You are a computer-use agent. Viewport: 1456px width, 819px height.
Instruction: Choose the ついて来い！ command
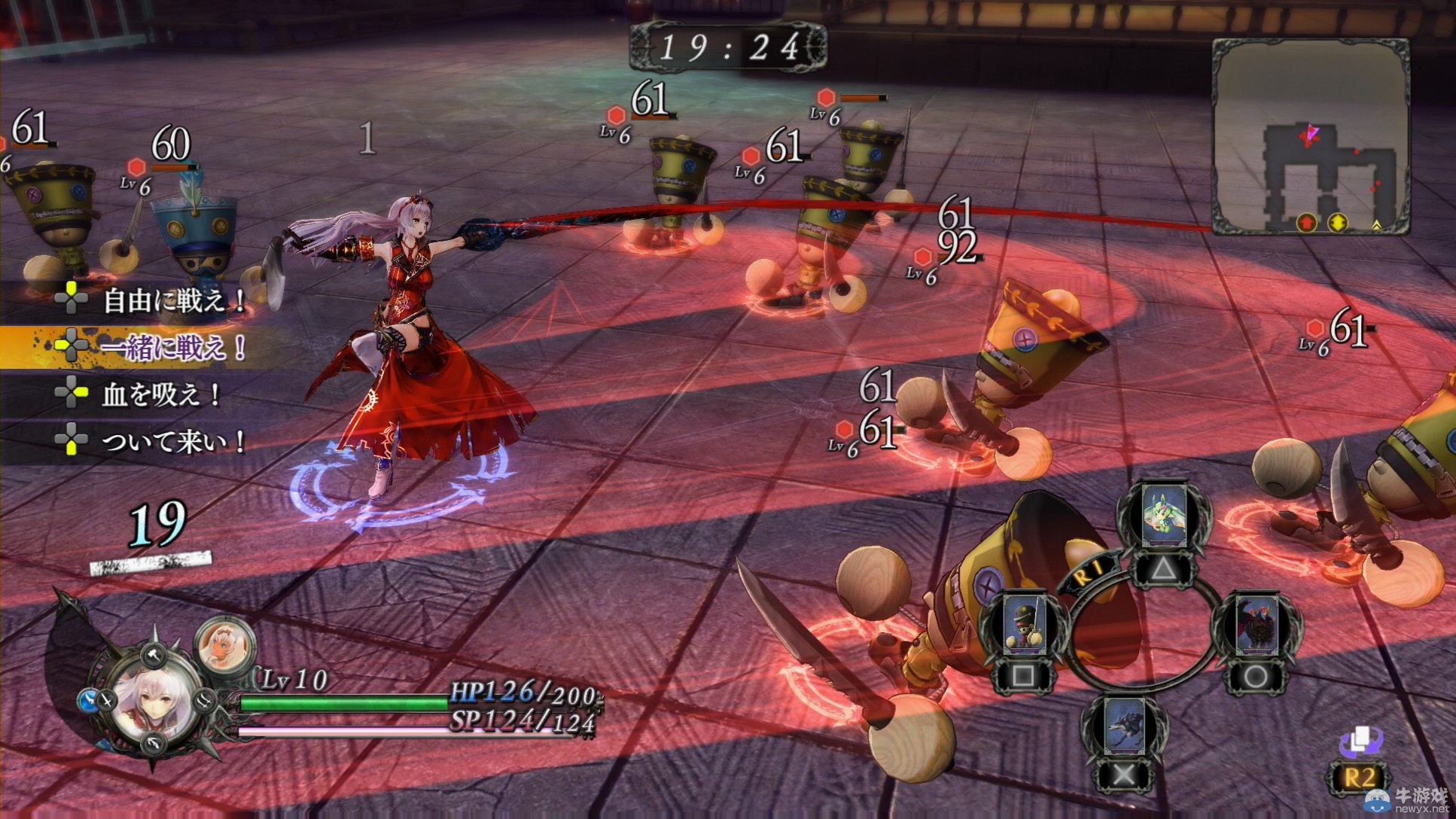[173, 440]
